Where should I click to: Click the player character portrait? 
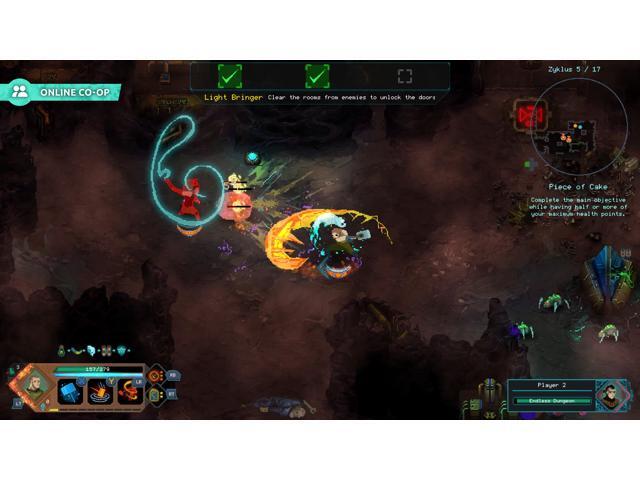click(33, 387)
